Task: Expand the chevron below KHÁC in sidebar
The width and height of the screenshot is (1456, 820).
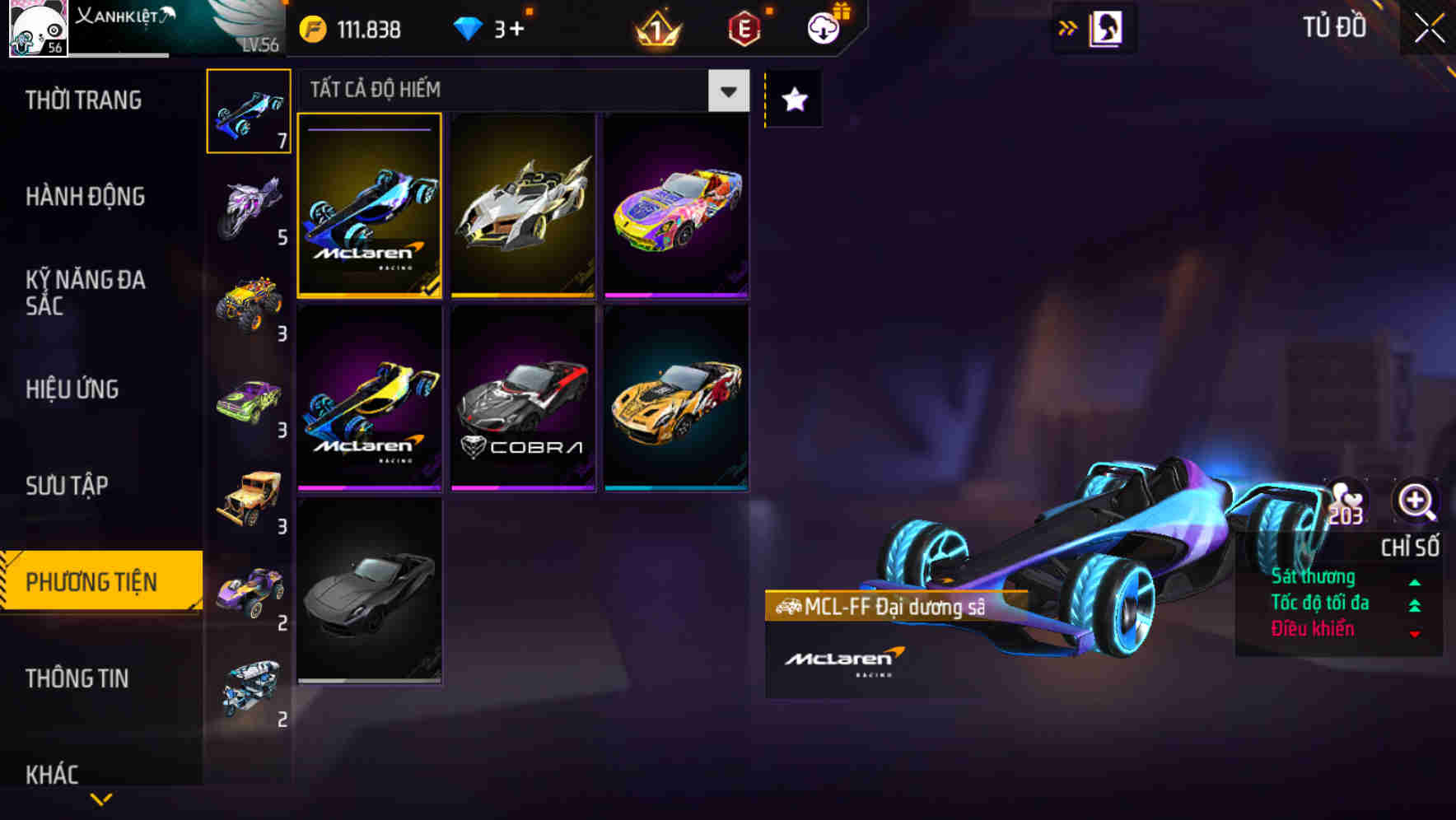Action: [x=100, y=800]
